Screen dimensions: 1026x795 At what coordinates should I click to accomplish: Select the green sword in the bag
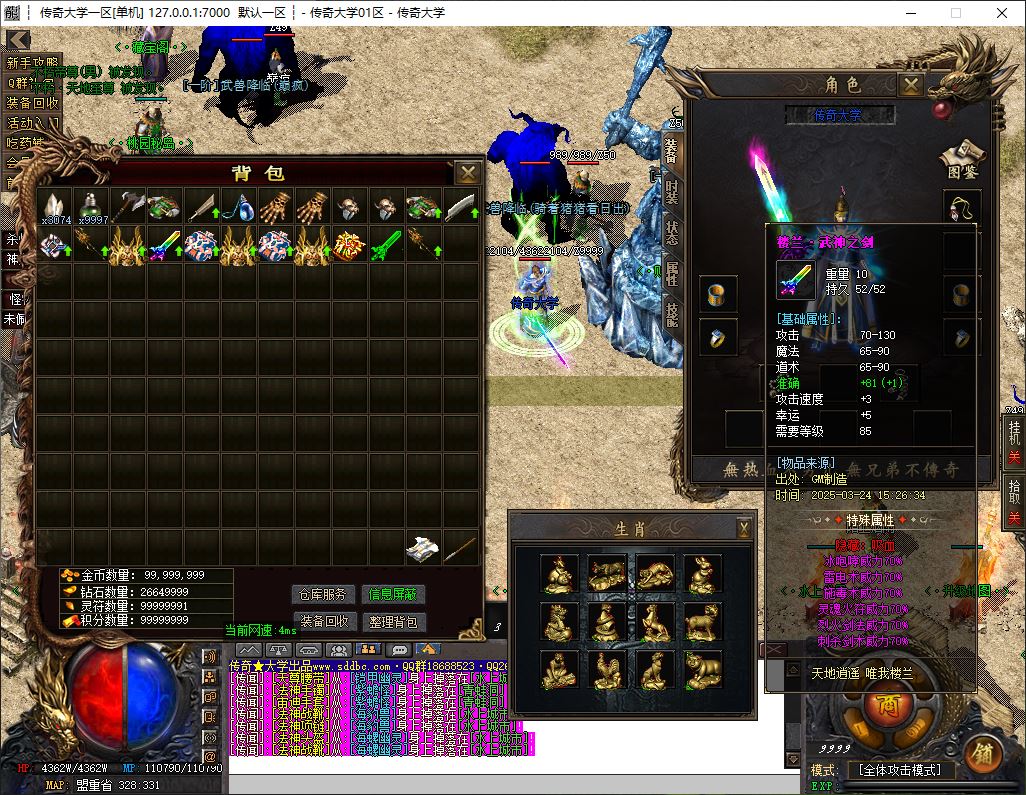pos(386,245)
